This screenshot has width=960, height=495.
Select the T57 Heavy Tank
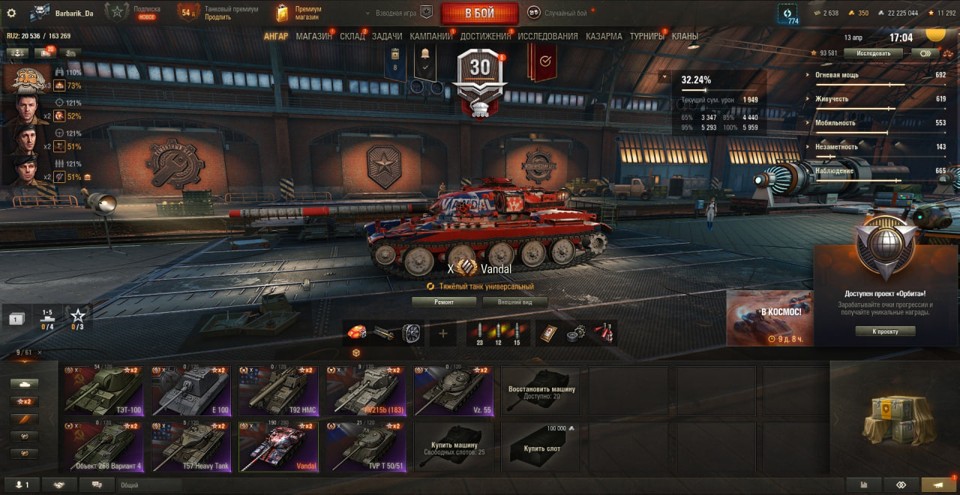(191, 446)
